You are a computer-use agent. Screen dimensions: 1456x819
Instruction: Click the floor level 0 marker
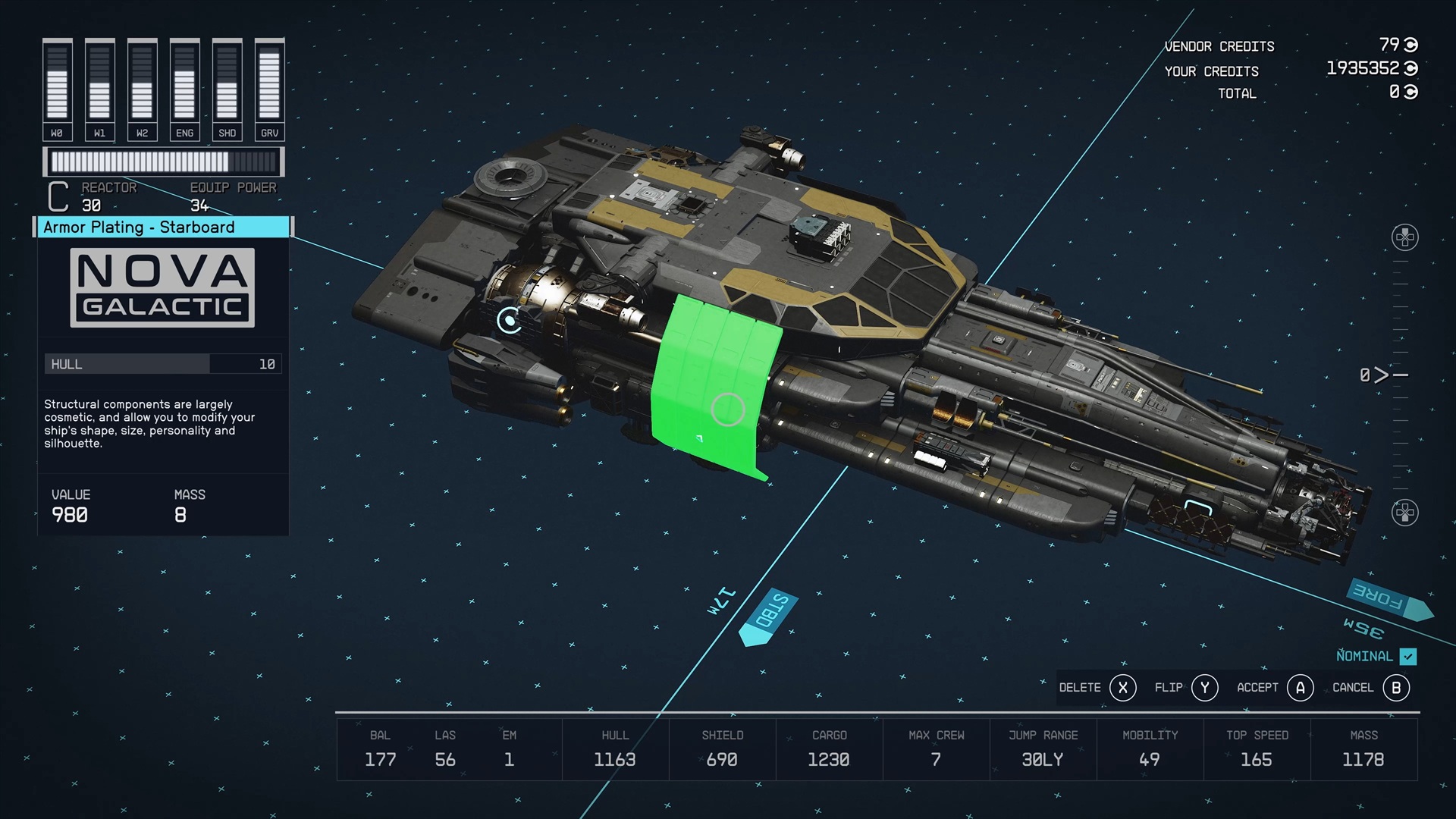coord(1382,375)
